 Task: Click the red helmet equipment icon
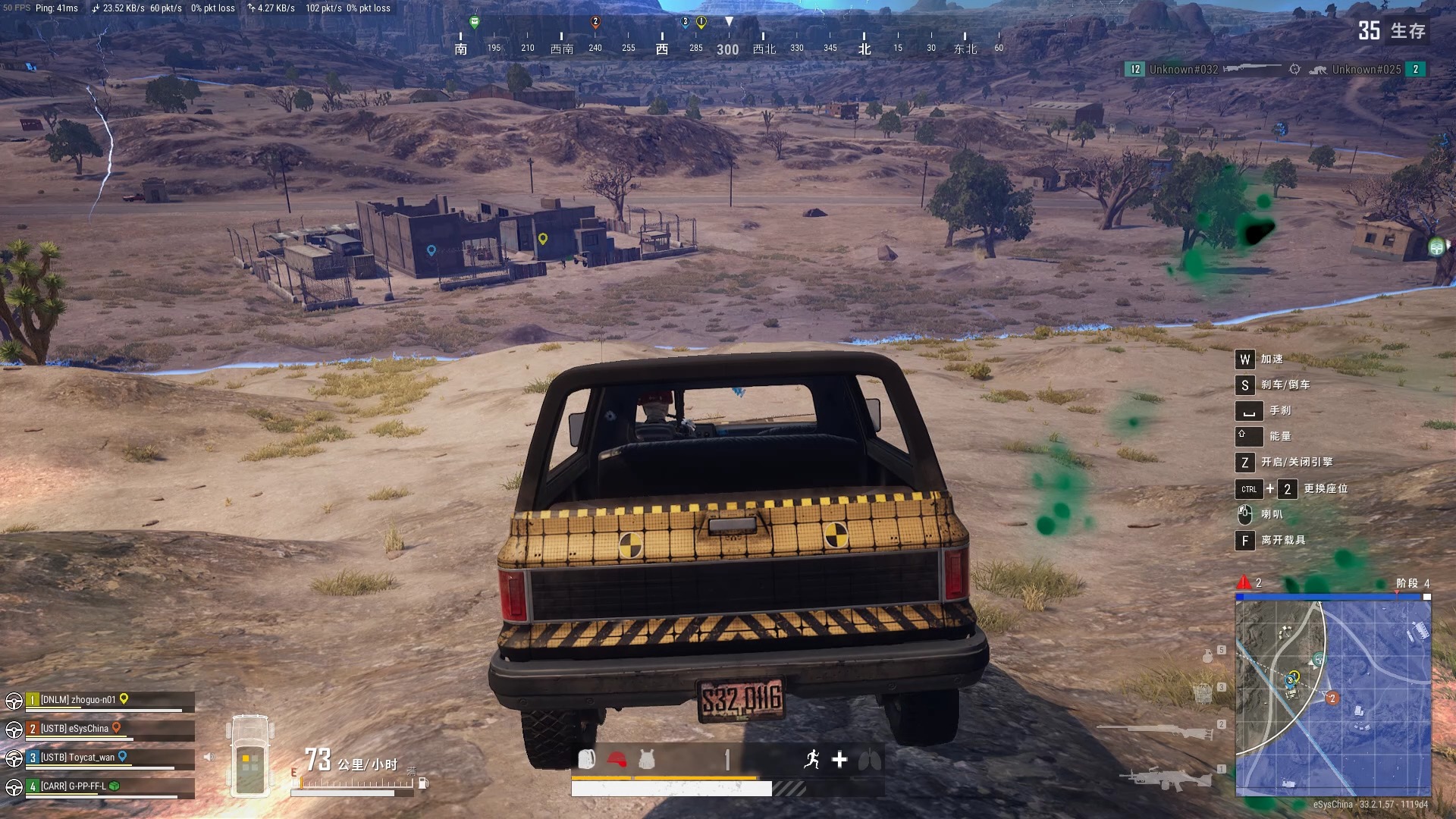pyautogui.click(x=617, y=759)
